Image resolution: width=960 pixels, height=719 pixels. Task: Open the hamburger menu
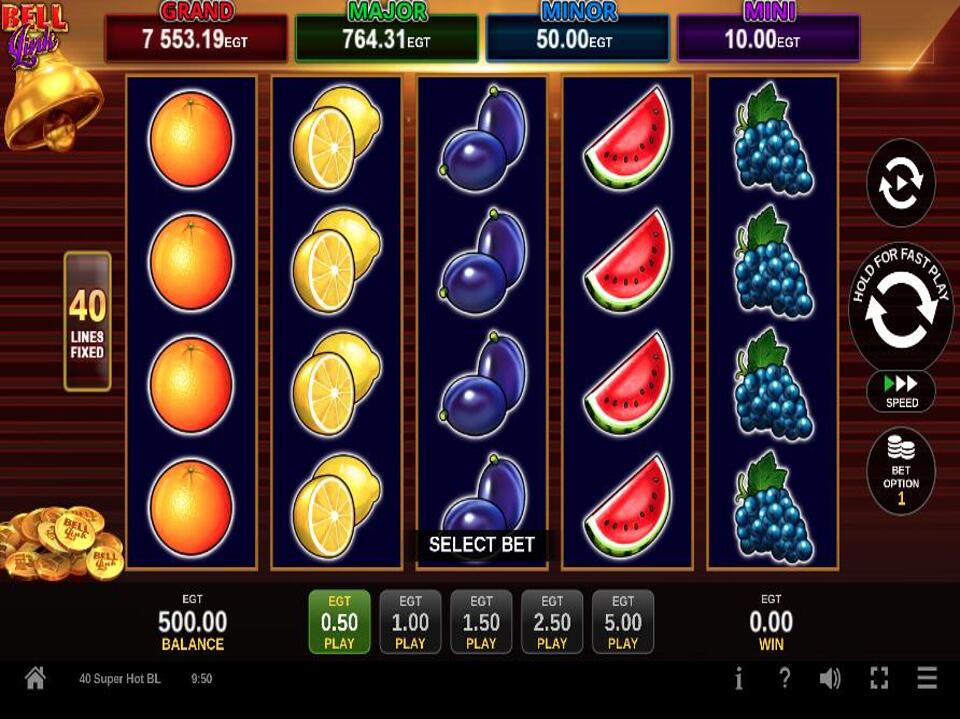coord(927,679)
